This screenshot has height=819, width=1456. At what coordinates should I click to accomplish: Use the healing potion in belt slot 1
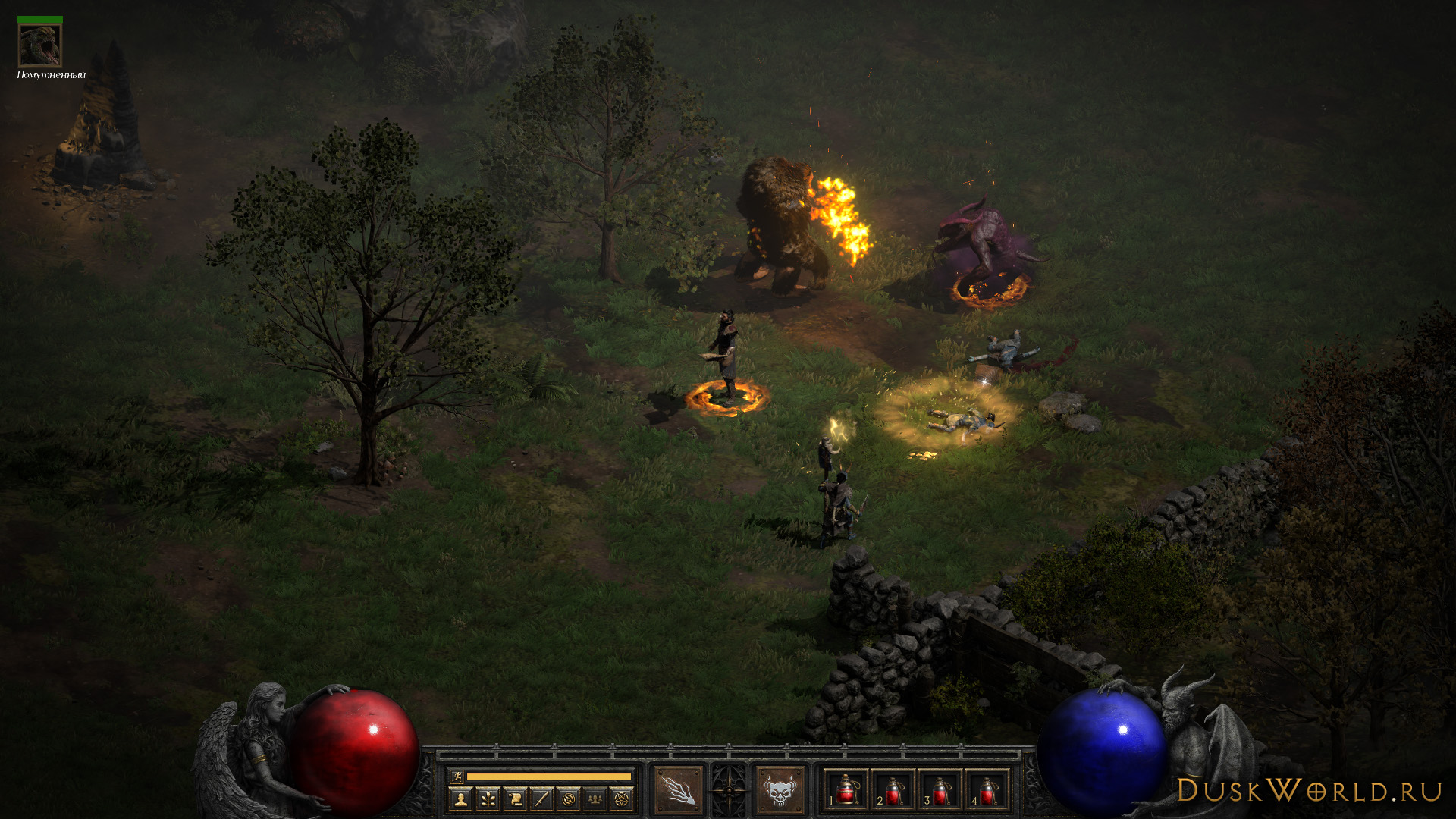(846, 791)
